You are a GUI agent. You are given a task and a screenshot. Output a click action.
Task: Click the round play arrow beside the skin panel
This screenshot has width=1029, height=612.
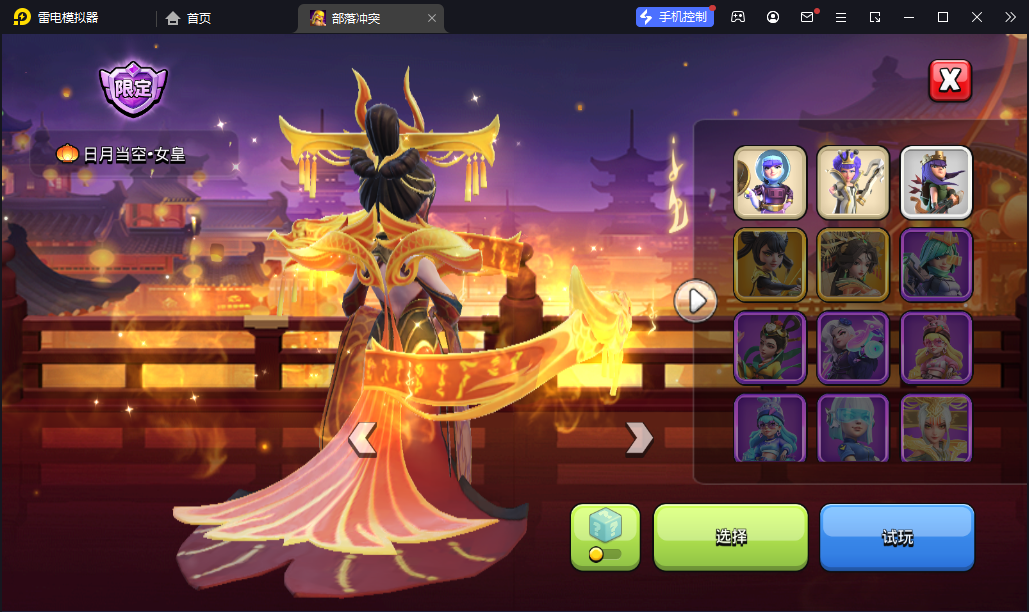coord(695,300)
